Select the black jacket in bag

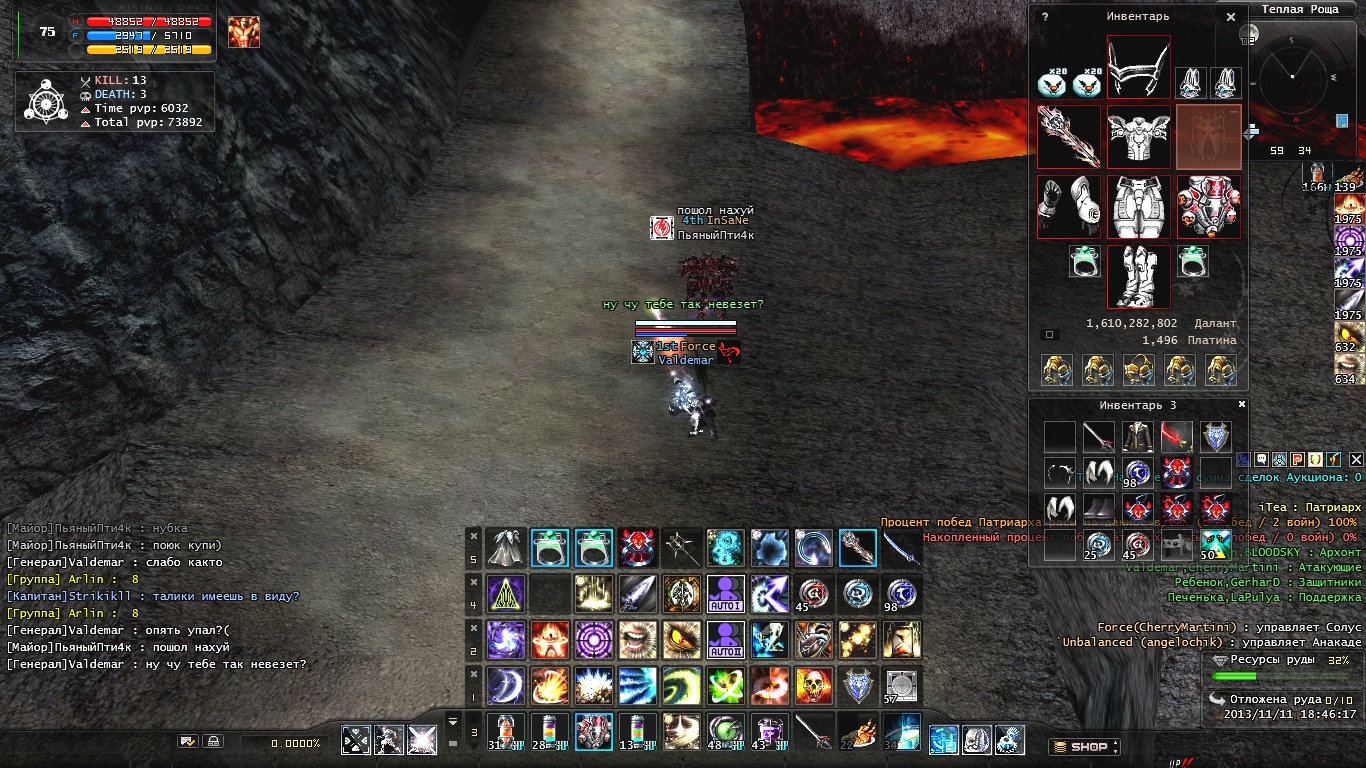pyautogui.click(x=1137, y=437)
